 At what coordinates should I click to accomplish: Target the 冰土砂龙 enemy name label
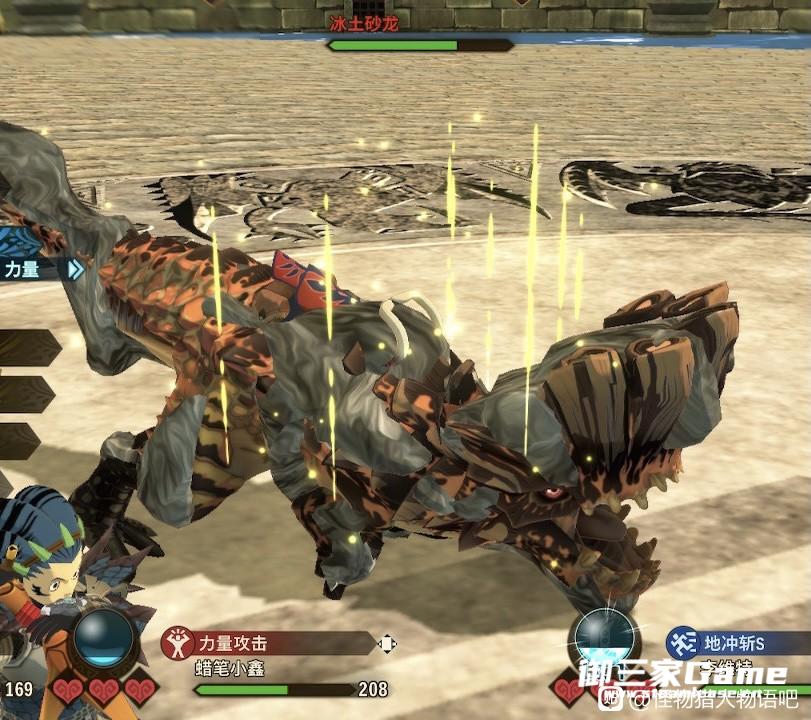365,23
